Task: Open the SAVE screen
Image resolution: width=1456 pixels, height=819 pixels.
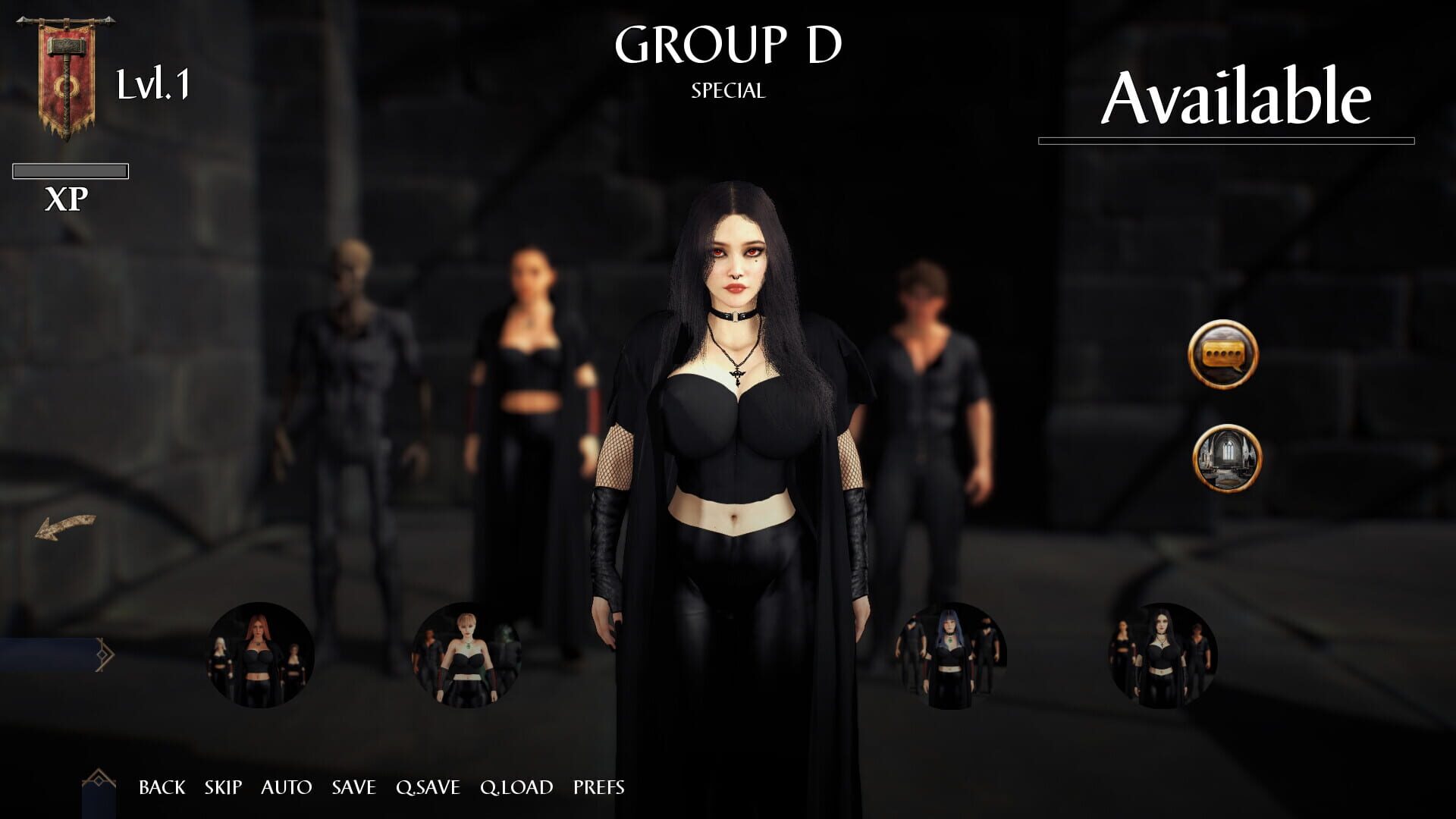Action: coord(353,788)
